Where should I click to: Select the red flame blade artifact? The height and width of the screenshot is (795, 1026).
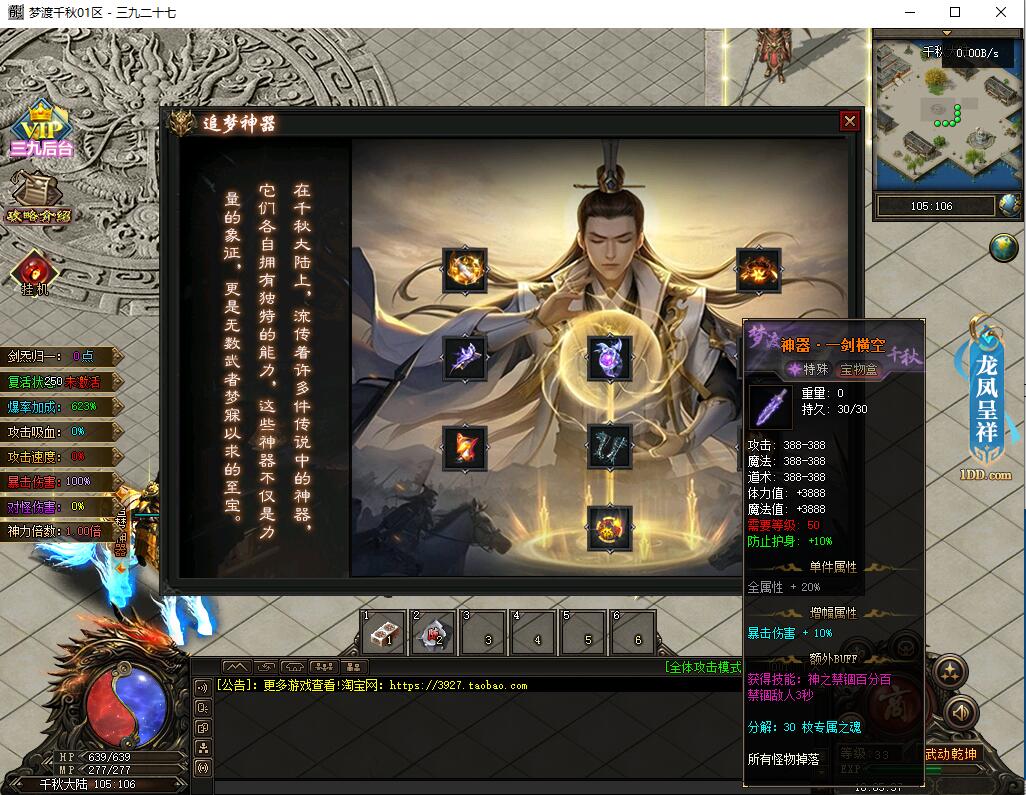465,446
